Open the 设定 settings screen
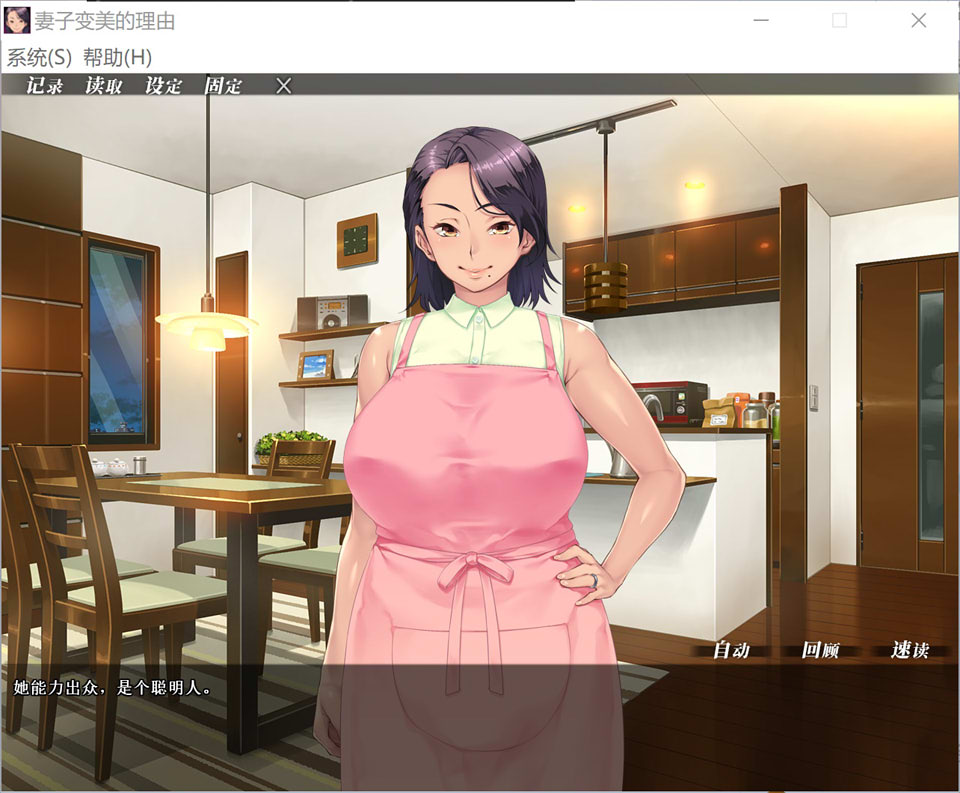960x793 pixels. coord(164,86)
